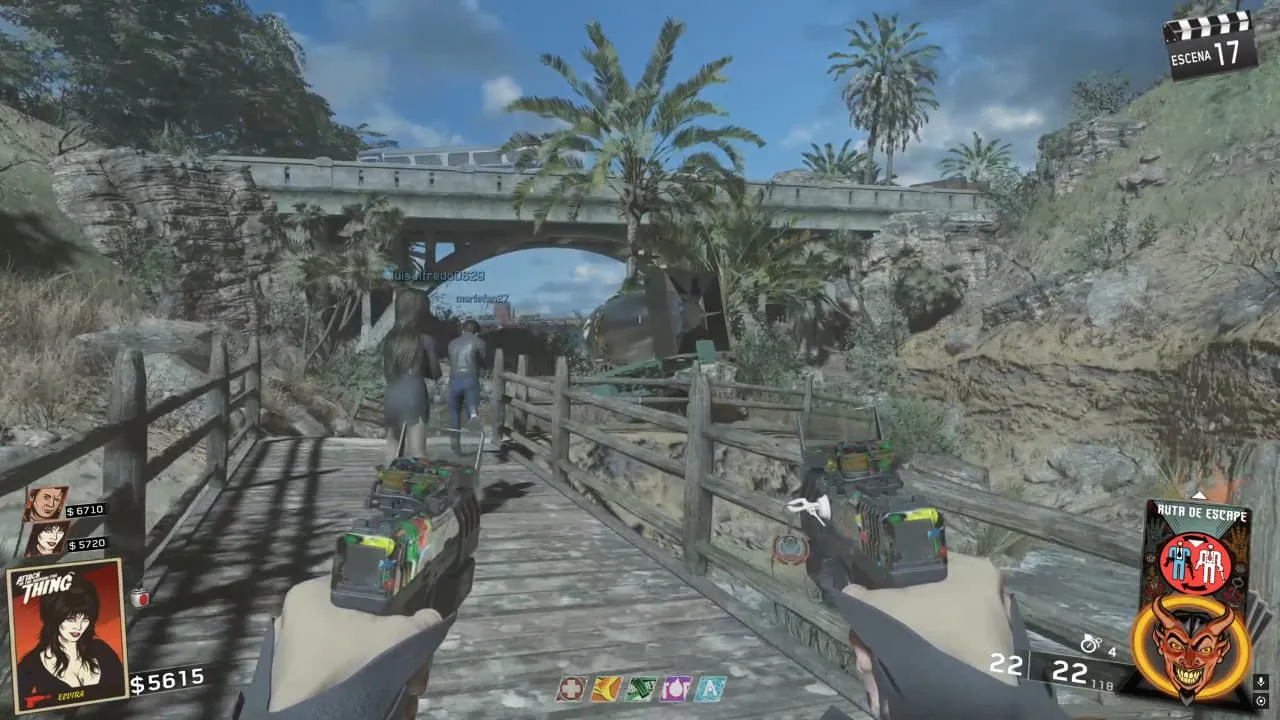Screen dimensions: 1280x720
Task: Select the green perk icon
Action: 640,689
